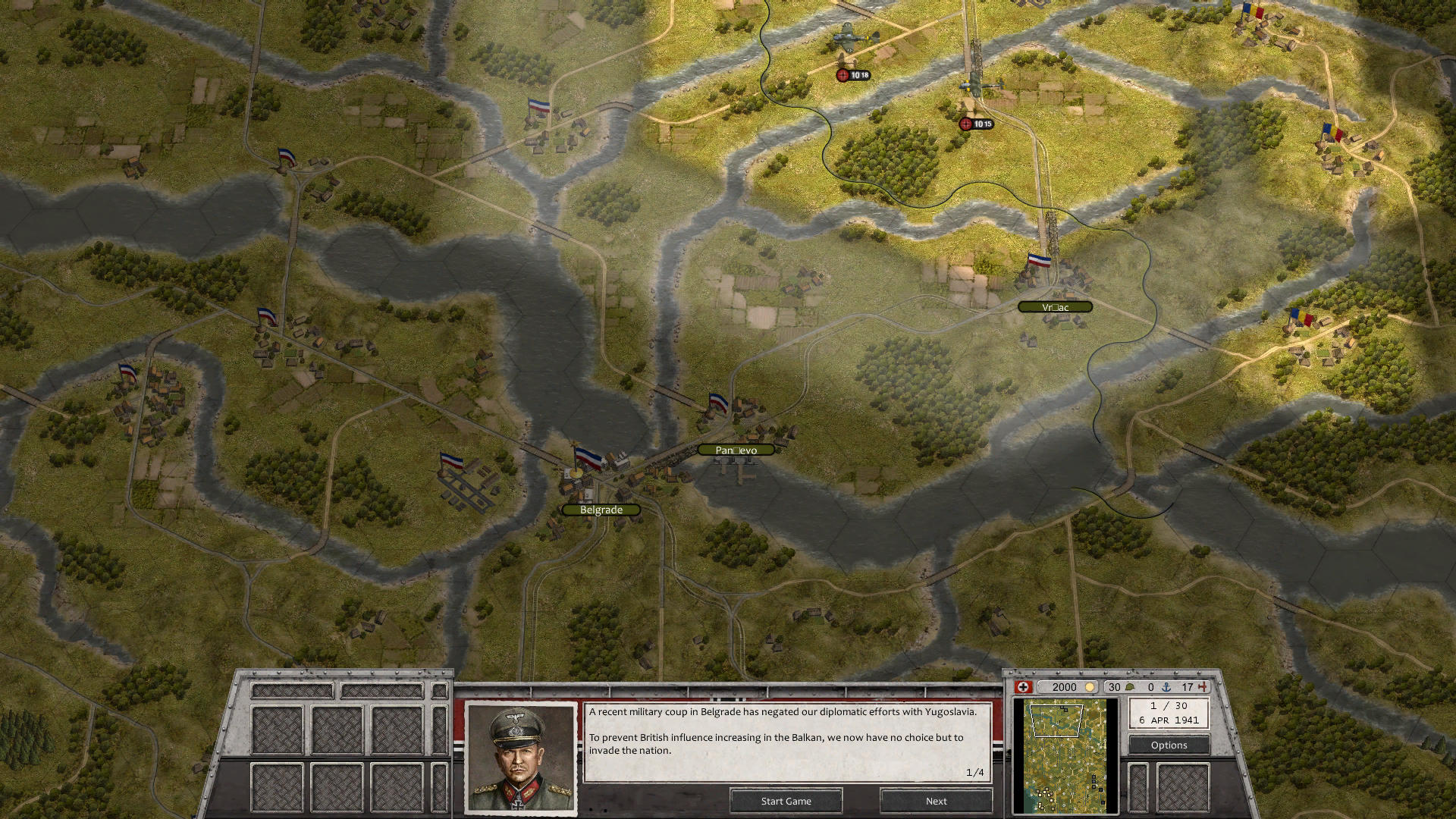Click the '10 18' objective marker

(855, 76)
